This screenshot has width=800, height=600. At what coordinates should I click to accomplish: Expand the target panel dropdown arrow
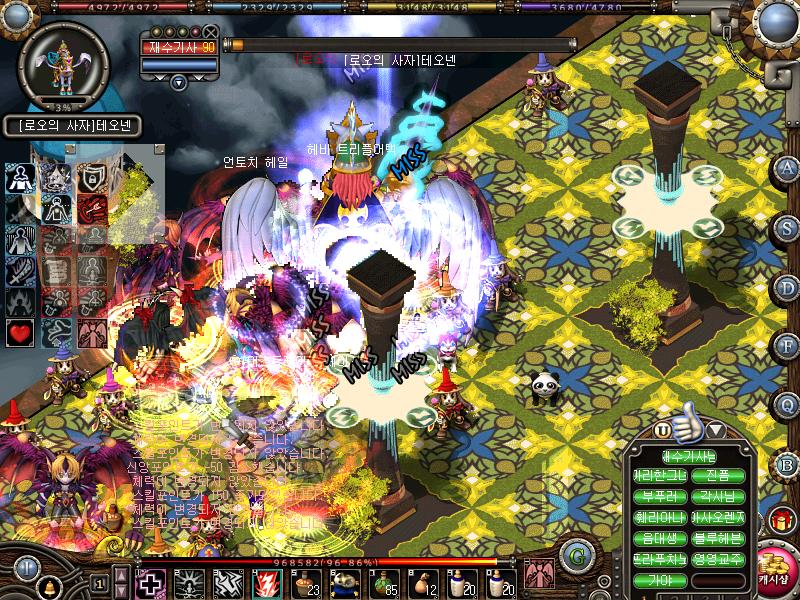pyautogui.click(x=179, y=81)
